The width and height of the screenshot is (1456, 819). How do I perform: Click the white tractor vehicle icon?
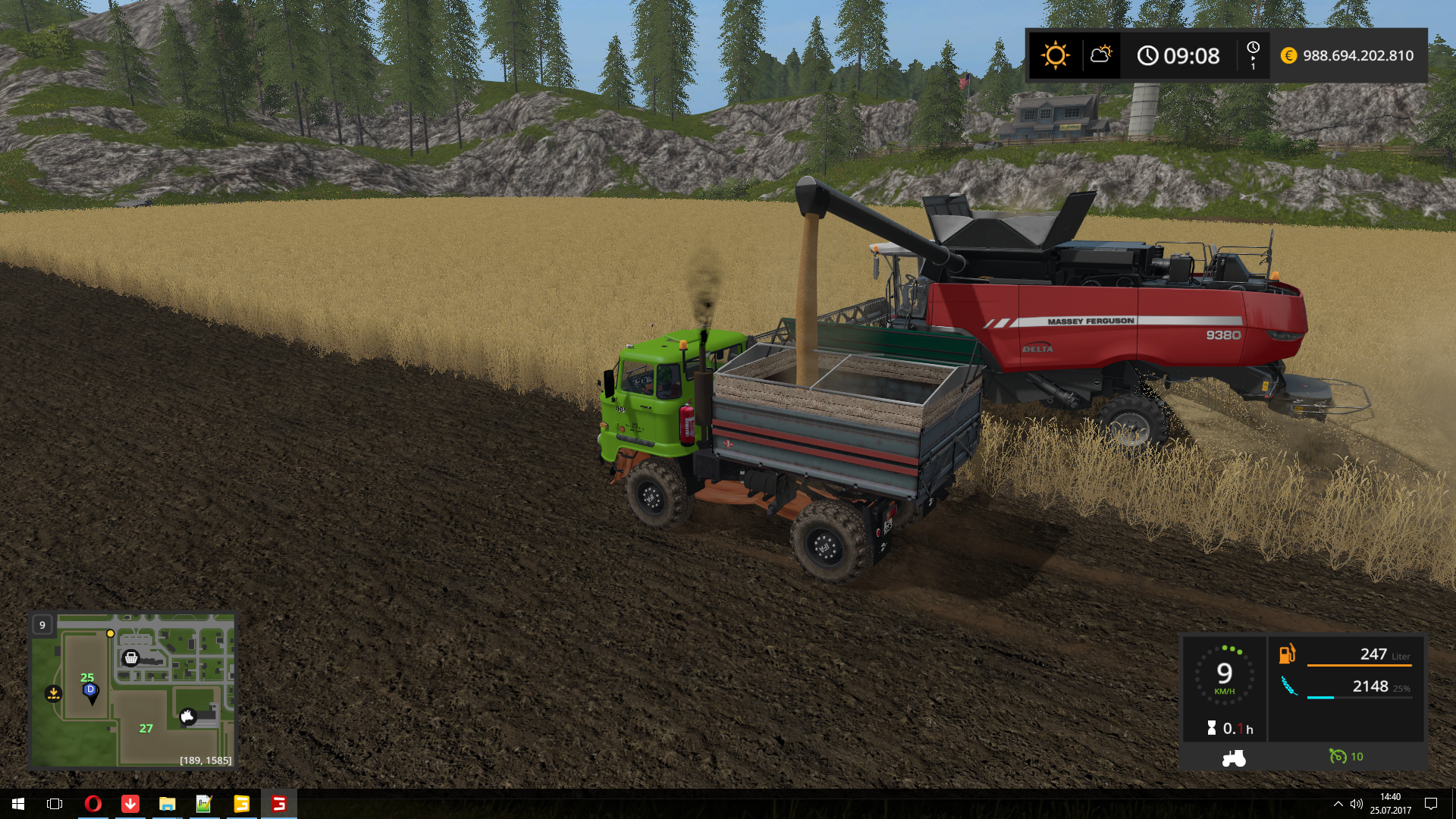(1234, 758)
